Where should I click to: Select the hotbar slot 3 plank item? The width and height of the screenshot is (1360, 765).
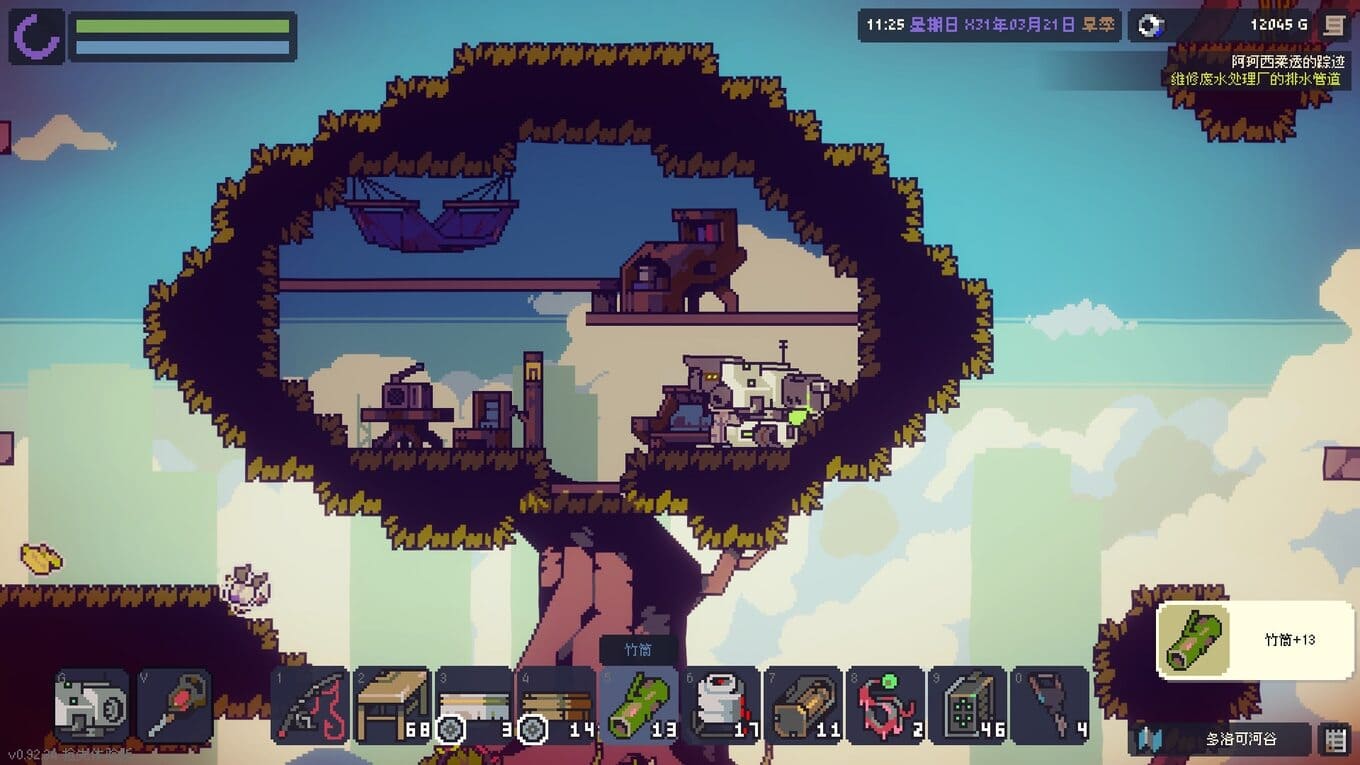tap(474, 704)
